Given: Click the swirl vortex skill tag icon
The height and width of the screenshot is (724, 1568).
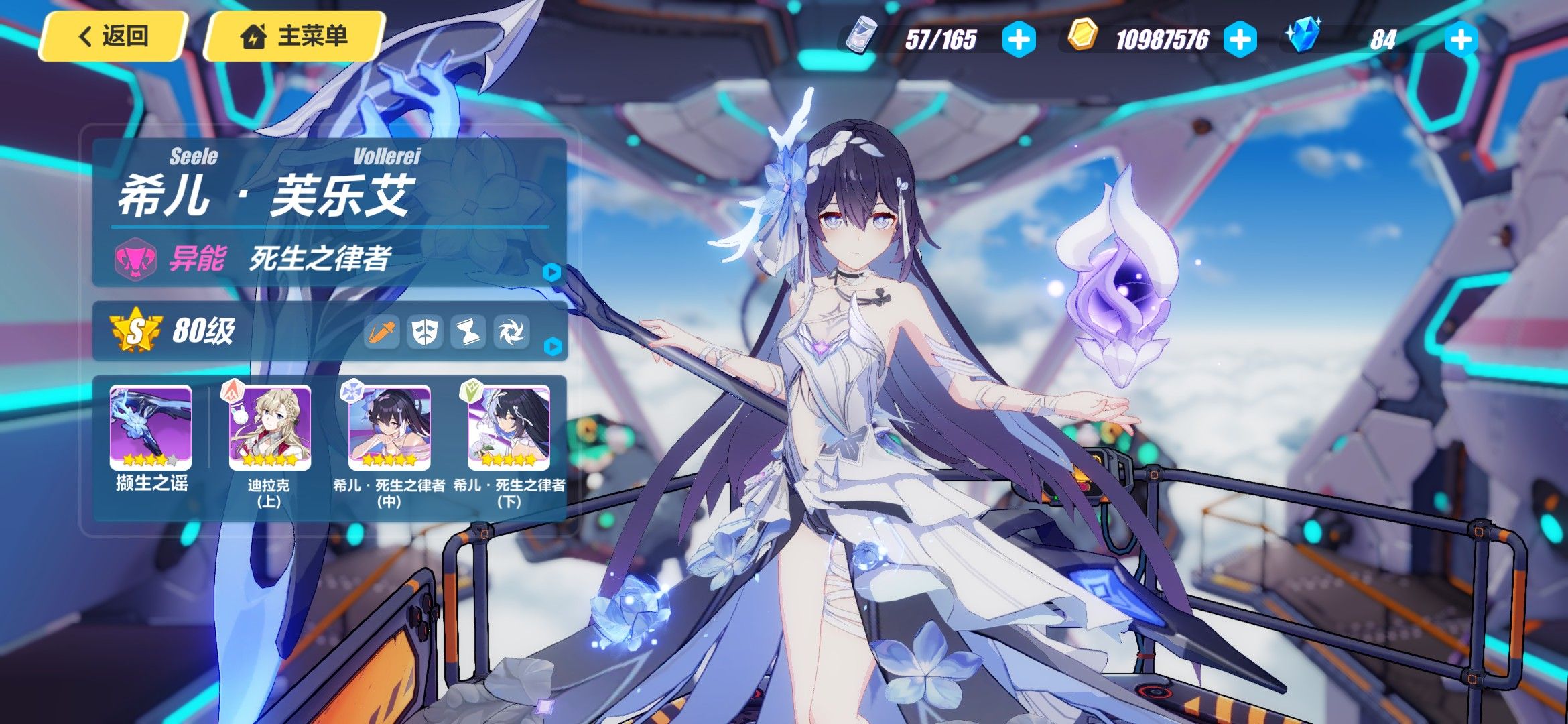Looking at the screenshot, I should coord(511,331).
